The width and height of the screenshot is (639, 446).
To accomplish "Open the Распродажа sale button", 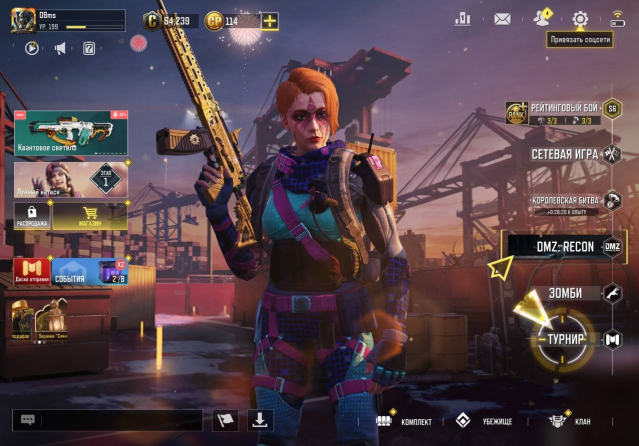I will [32, 214].
